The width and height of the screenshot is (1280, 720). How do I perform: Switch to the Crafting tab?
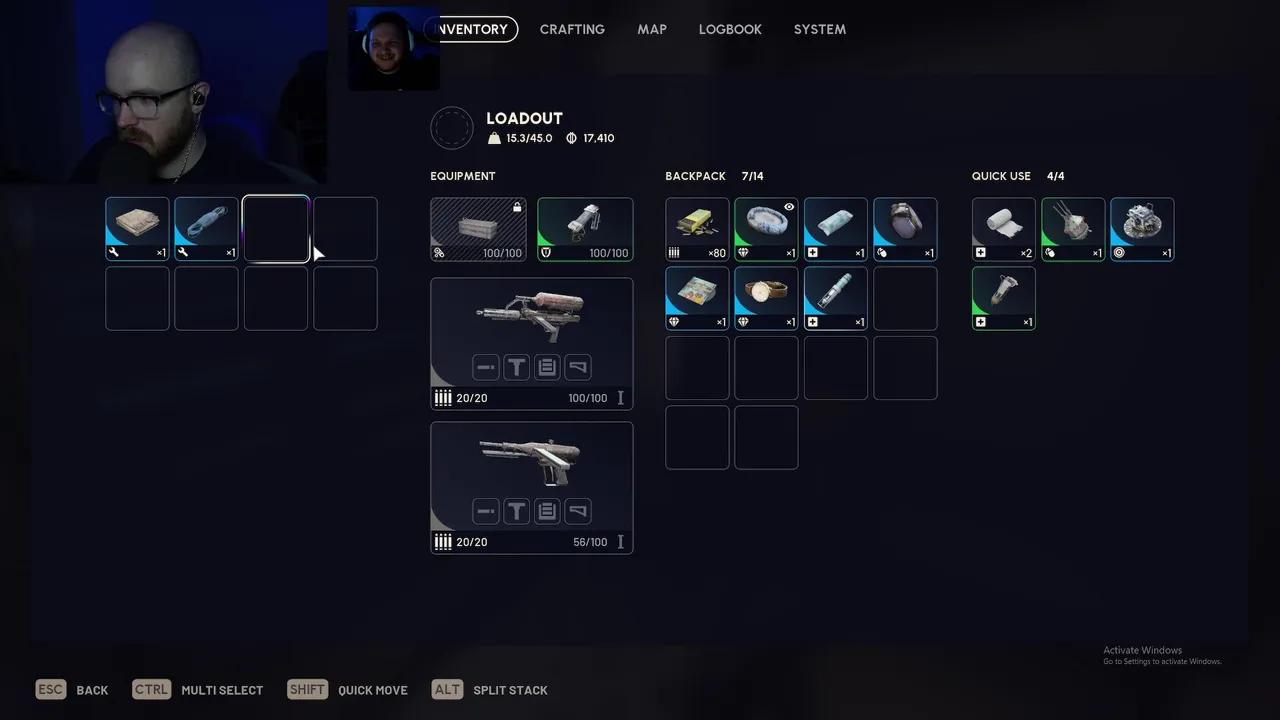pos(572,29)
